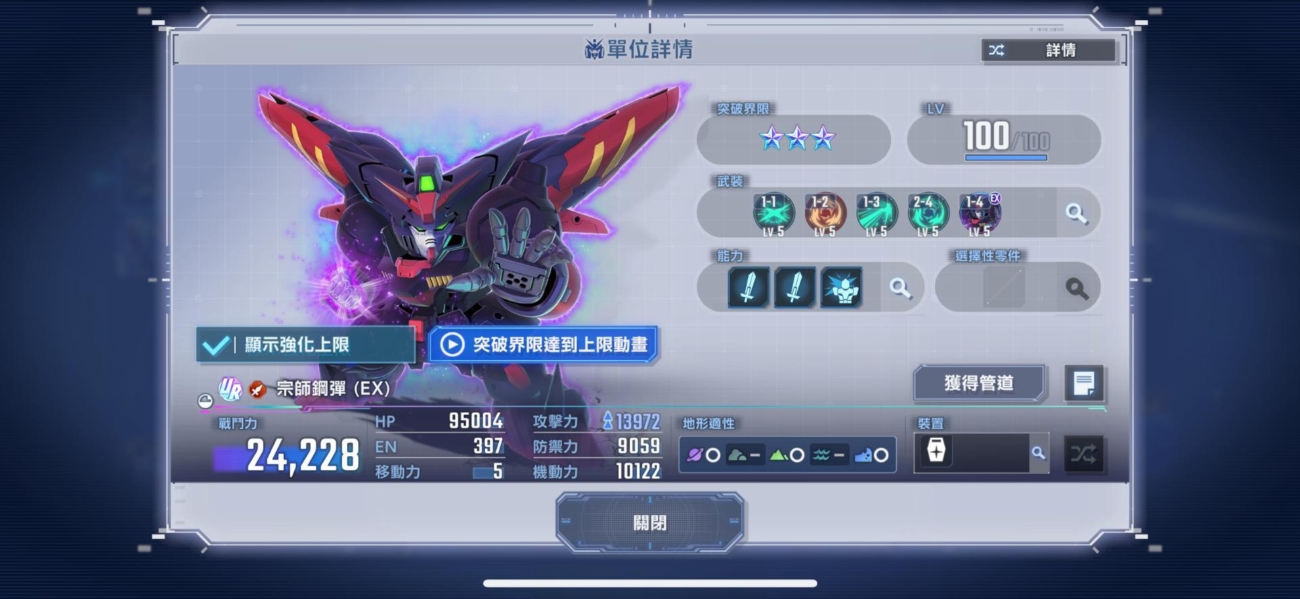
Task: Inspect the device with the 裝置 magnifier
Action: [x=1038, y=453]
